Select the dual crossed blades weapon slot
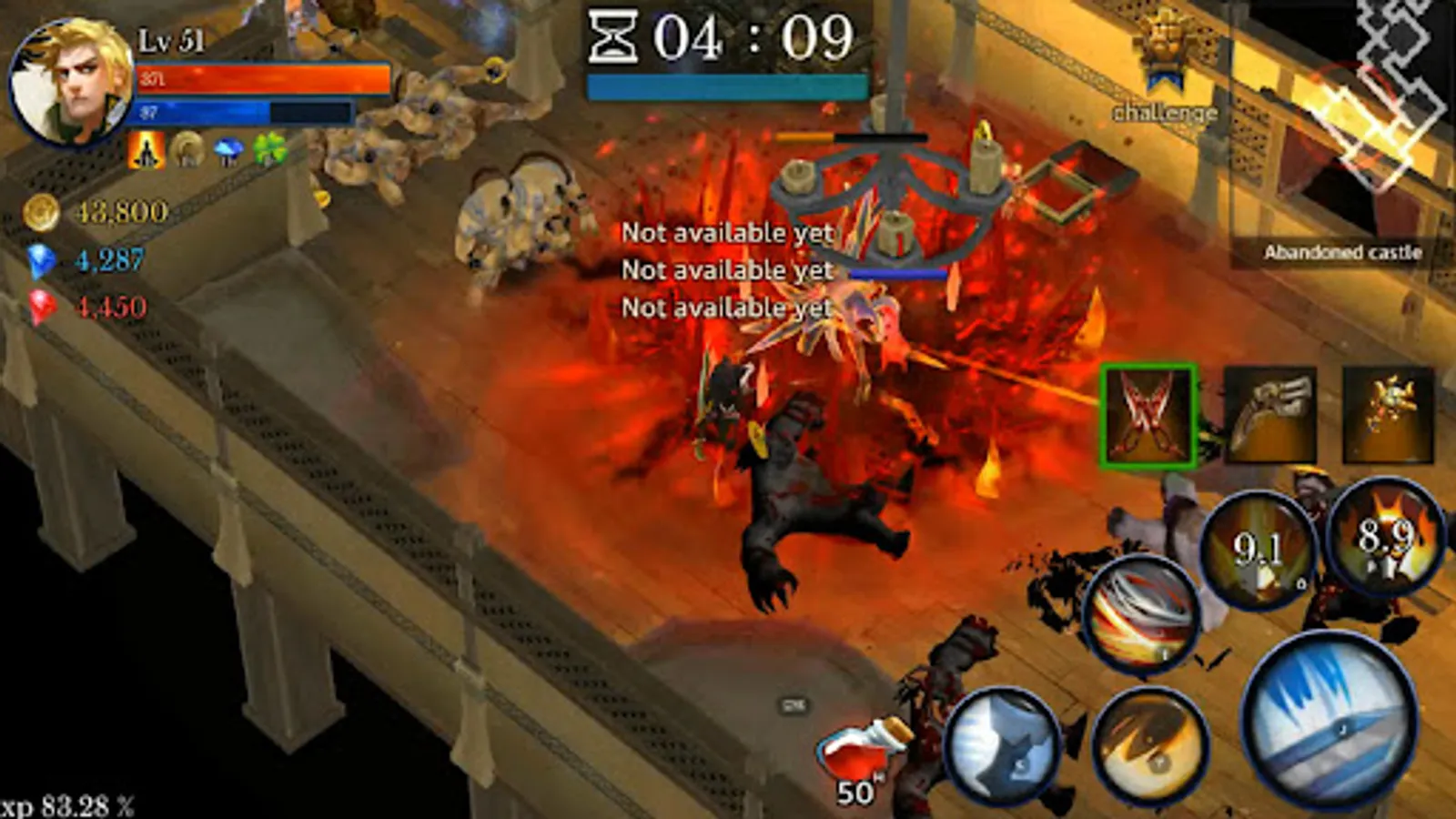The width and height of the screenshot is (1456, 819). tap(1148, 414)
